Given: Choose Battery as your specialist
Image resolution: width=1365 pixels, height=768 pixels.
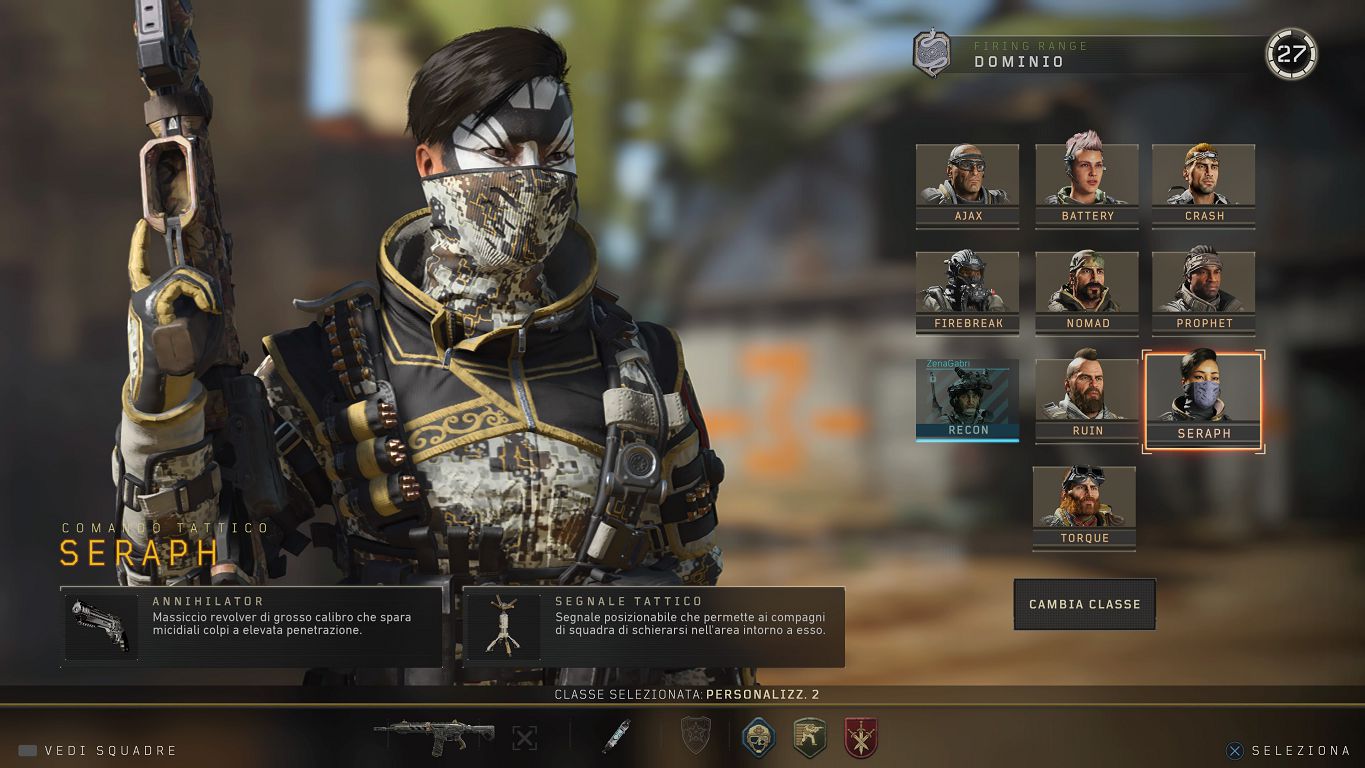Looking at the screenshot, I should (x=1086, y=186).
